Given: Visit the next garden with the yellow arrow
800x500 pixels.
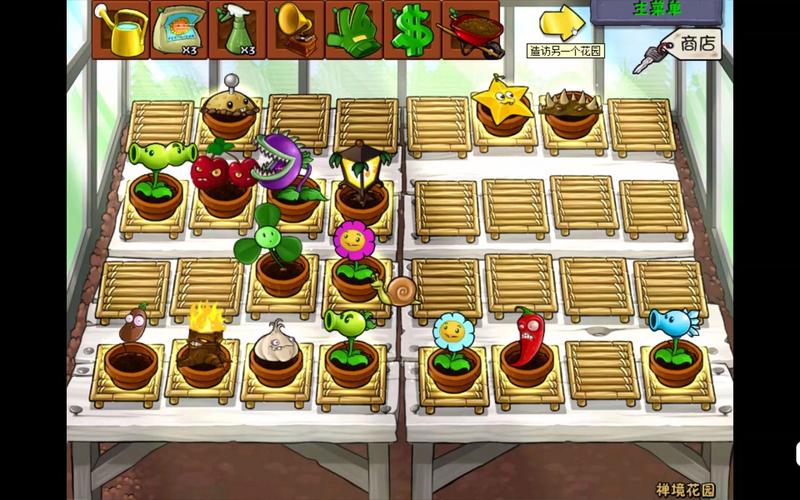Looking at the screenshot, I should point(563,21).
